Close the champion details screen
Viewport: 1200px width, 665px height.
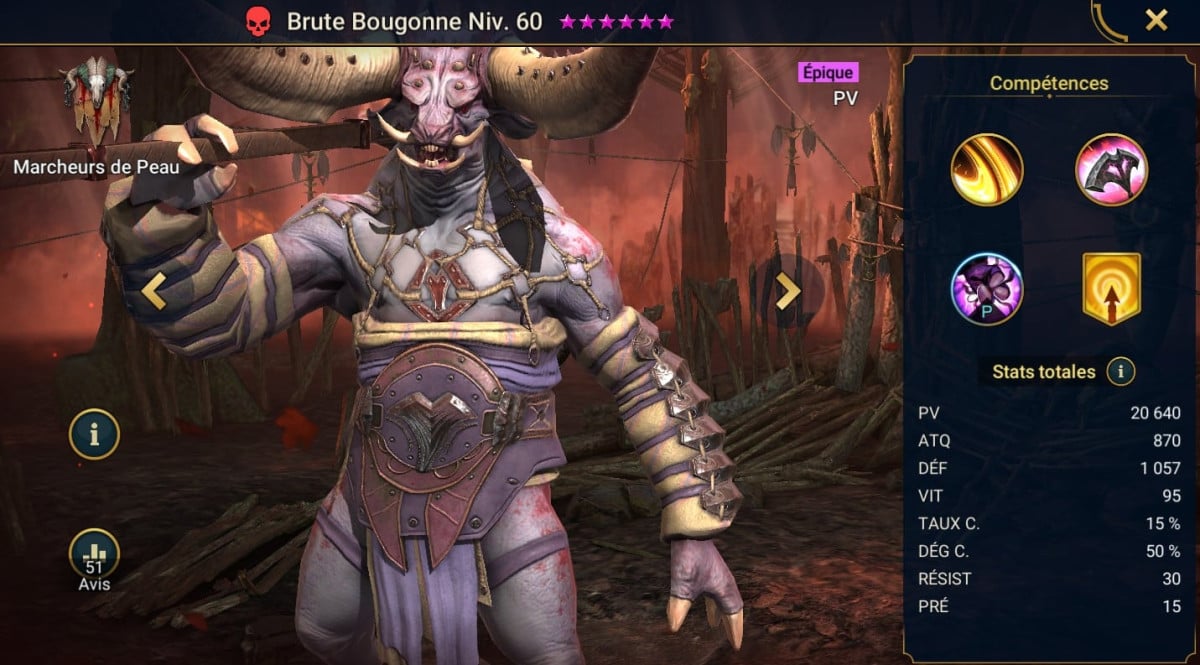[1156, 20]
